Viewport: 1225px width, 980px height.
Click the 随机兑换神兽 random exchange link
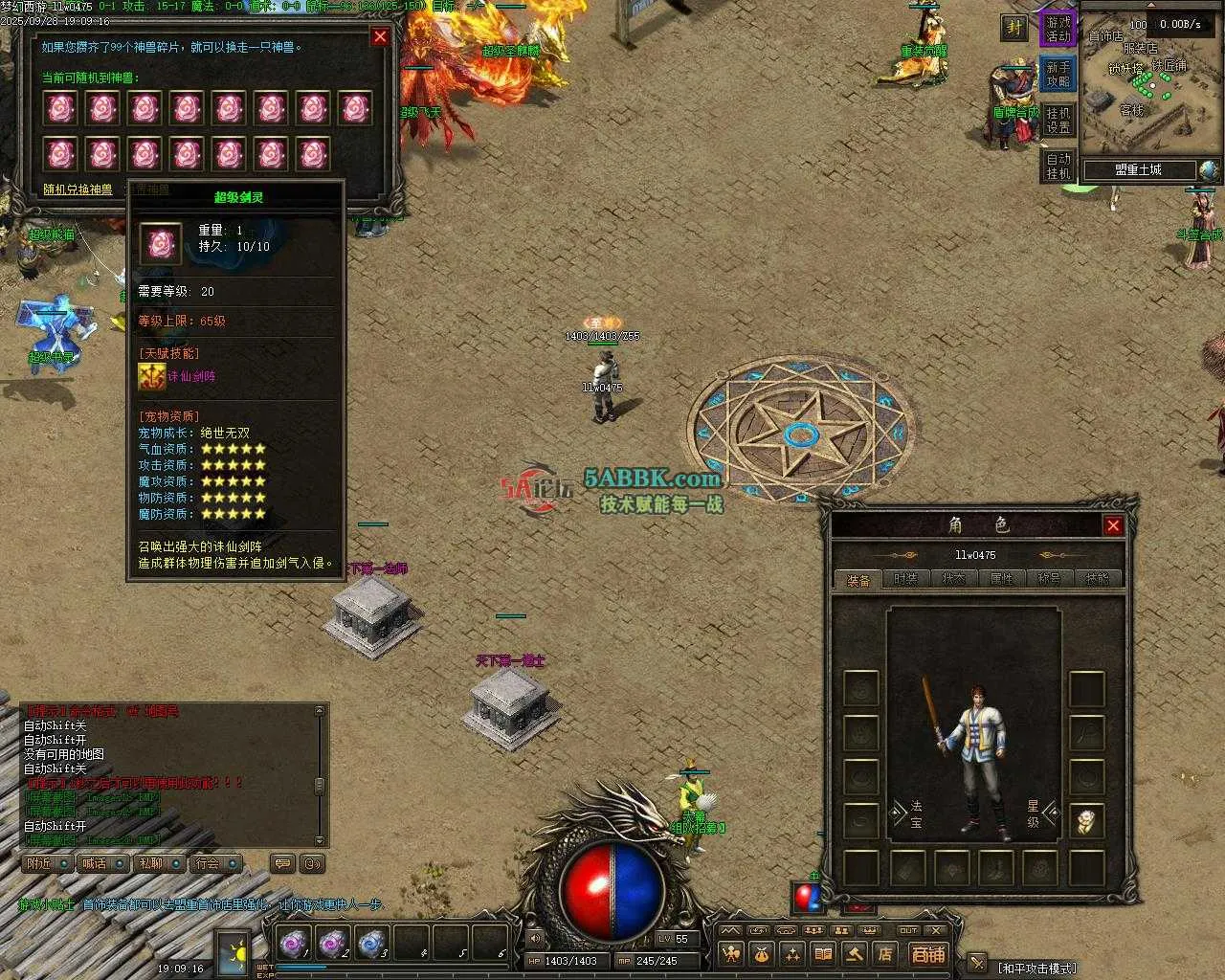tap(78, 189)
